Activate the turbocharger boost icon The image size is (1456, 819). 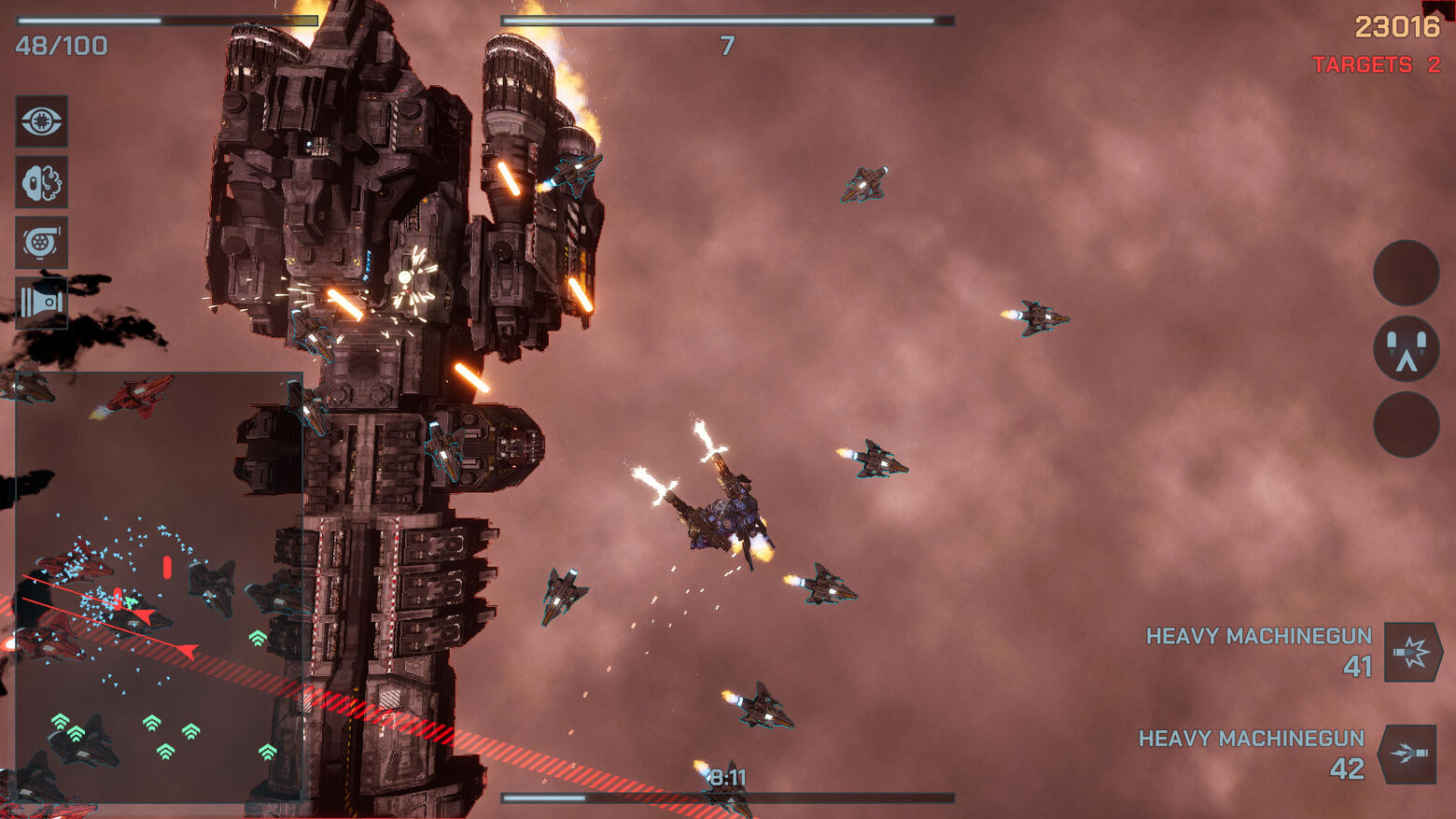tap(41, 243)
